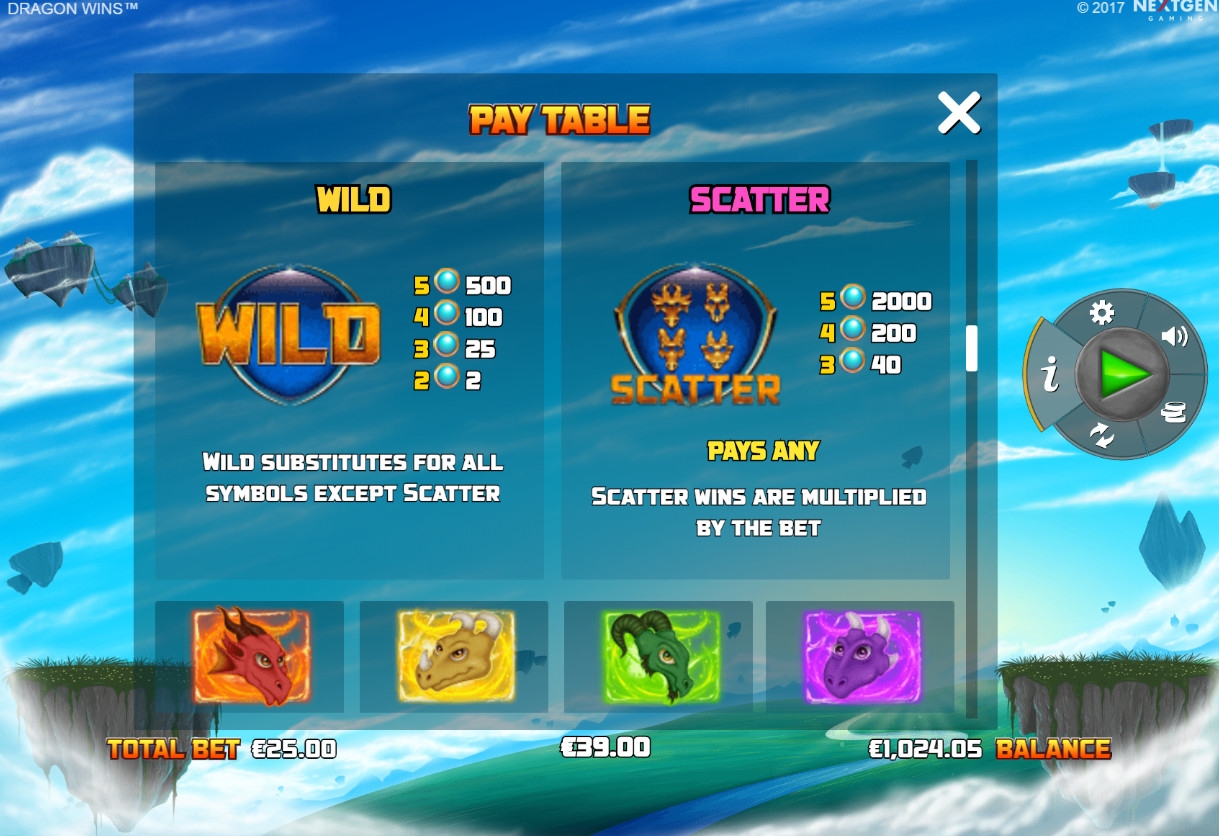This screenshot has width=1219, height=836.
Task: Toggle the sound speaker icon
Action: click(1174, 336)
